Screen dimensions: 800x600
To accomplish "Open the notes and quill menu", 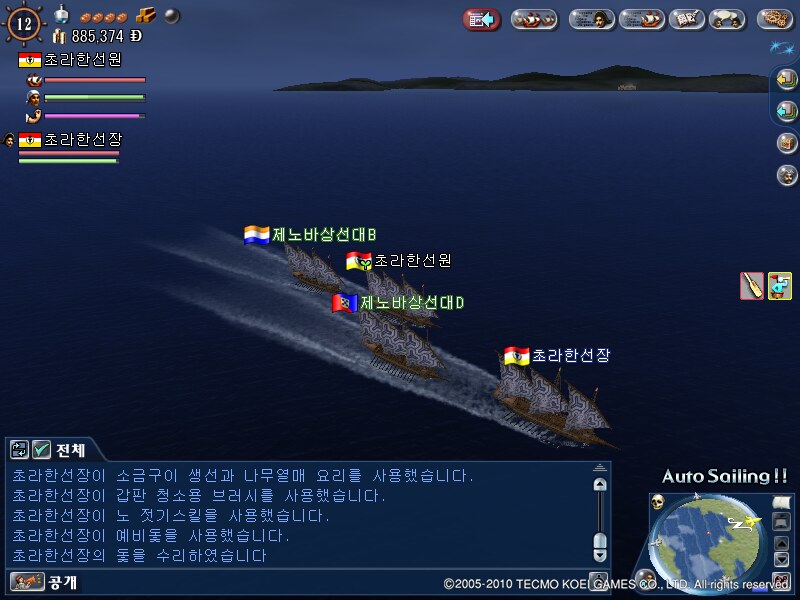I will click(x=686, y=19).
